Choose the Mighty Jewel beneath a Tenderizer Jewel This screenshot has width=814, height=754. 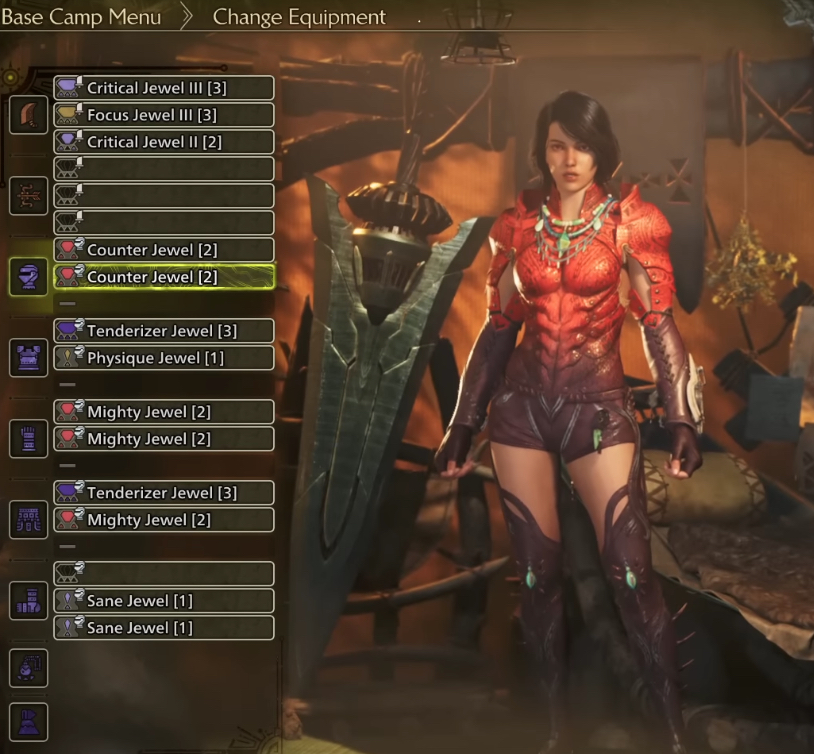163,520
